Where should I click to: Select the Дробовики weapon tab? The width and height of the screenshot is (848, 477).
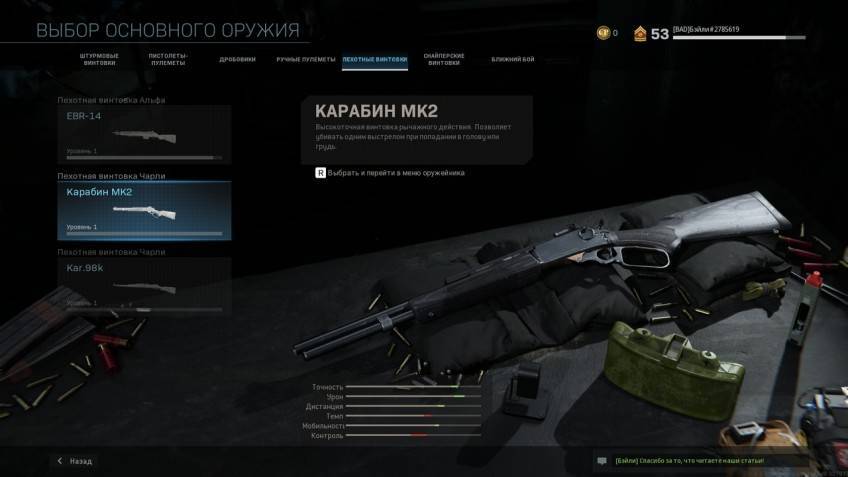(x=237, y=59)
